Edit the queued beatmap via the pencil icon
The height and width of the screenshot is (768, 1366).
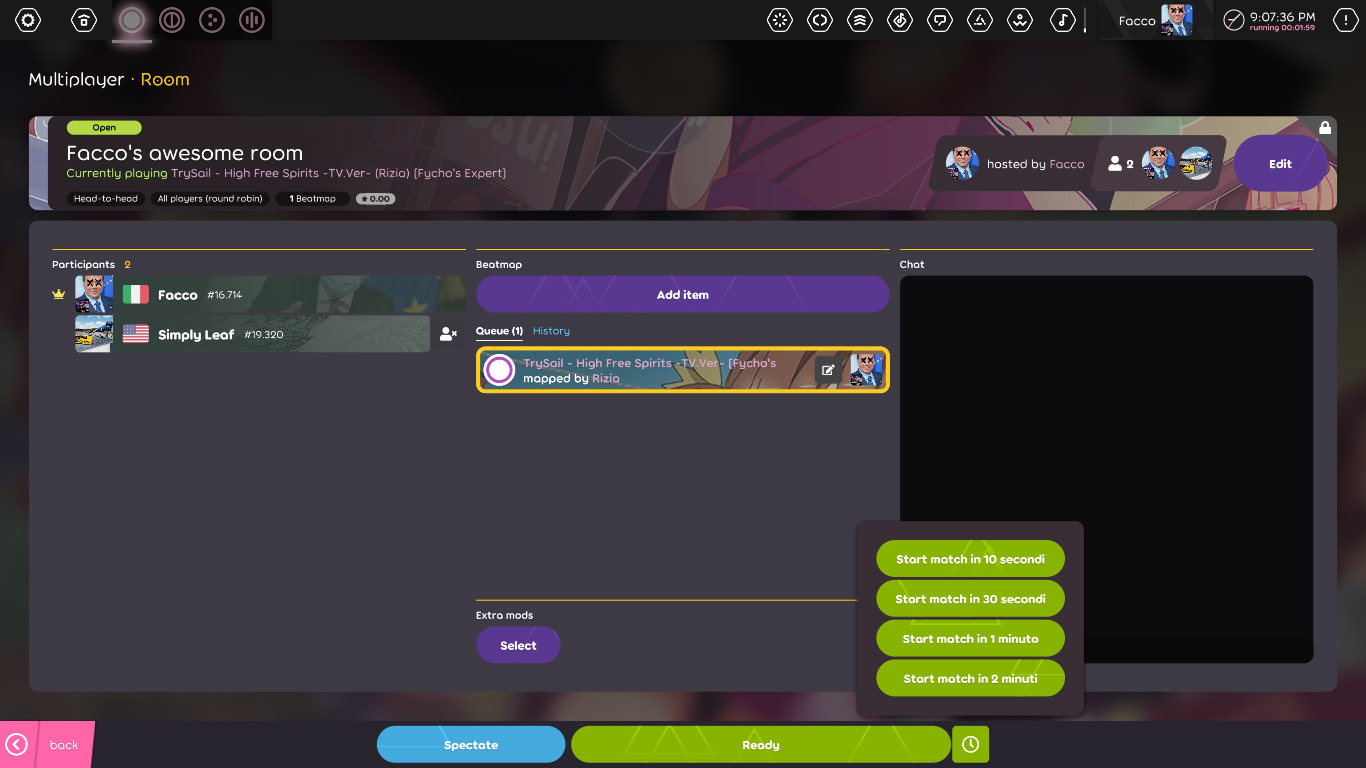[828, 369]
